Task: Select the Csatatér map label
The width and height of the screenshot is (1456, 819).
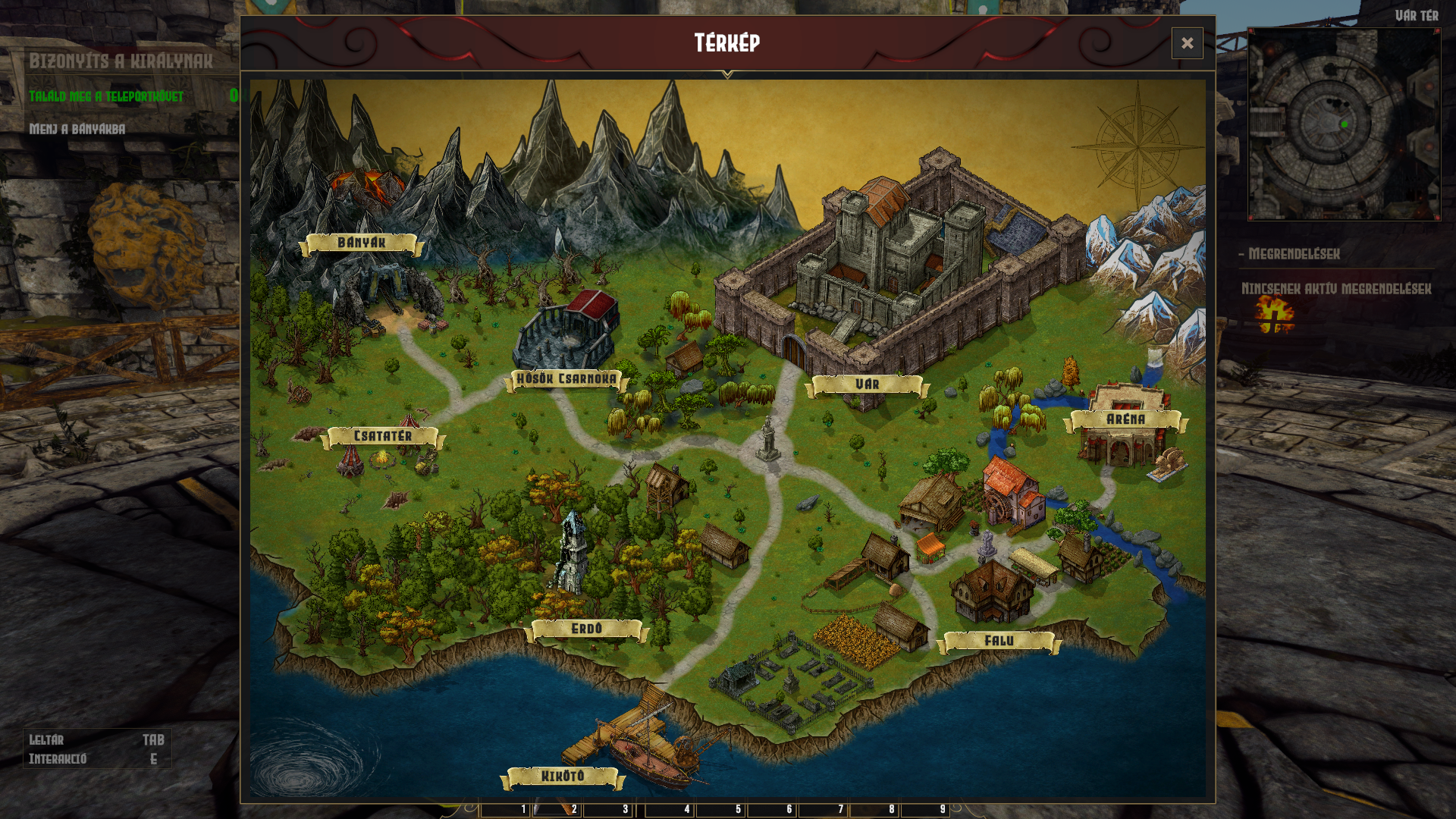Action: 383,436
